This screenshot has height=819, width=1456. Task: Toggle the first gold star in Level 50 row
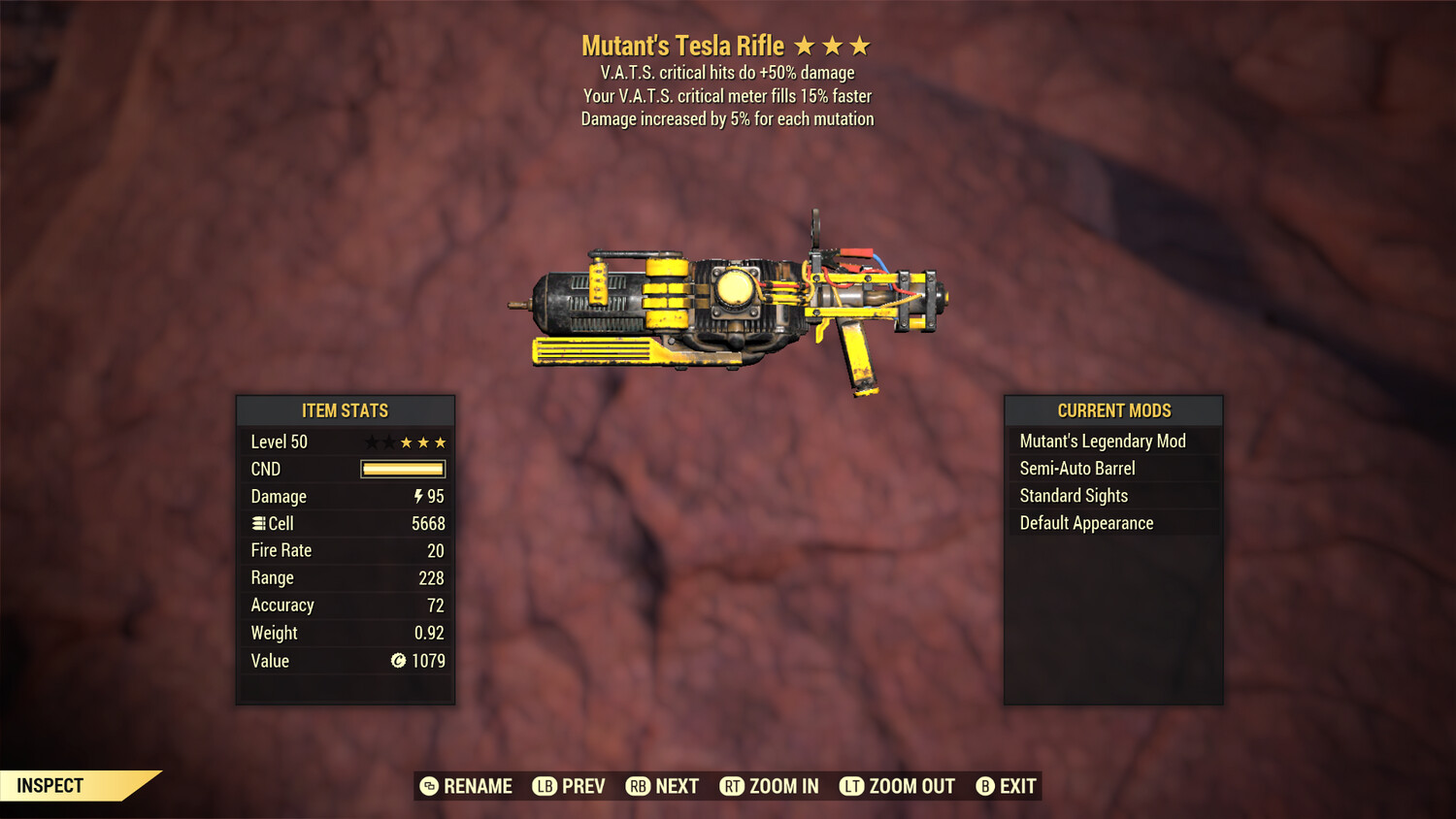tap(407, 442)
